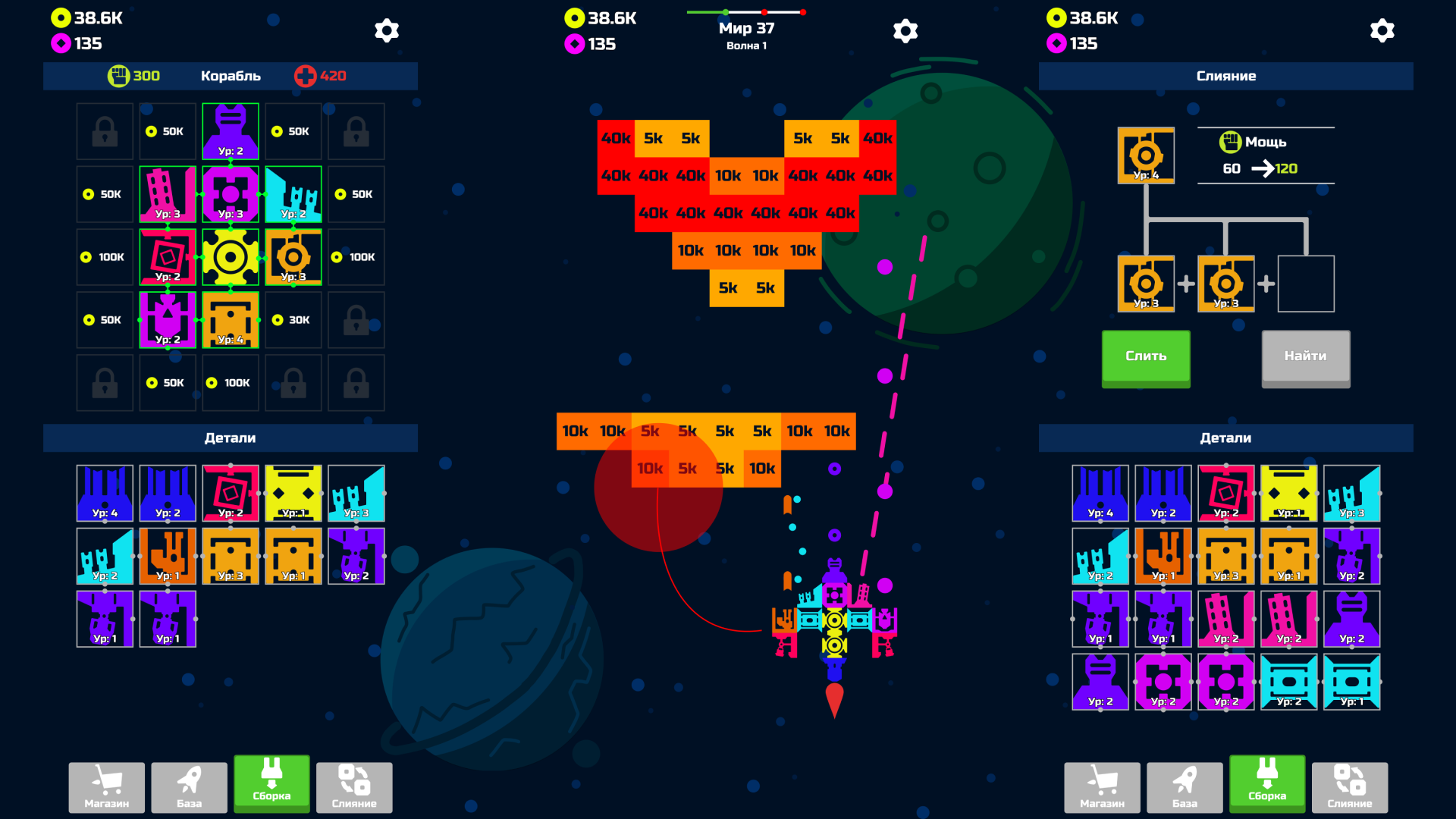Viewport: 1456px width, 819px height.
Task: Open the right-side Слияние merge icon
Action: (x=1350, y=786)
